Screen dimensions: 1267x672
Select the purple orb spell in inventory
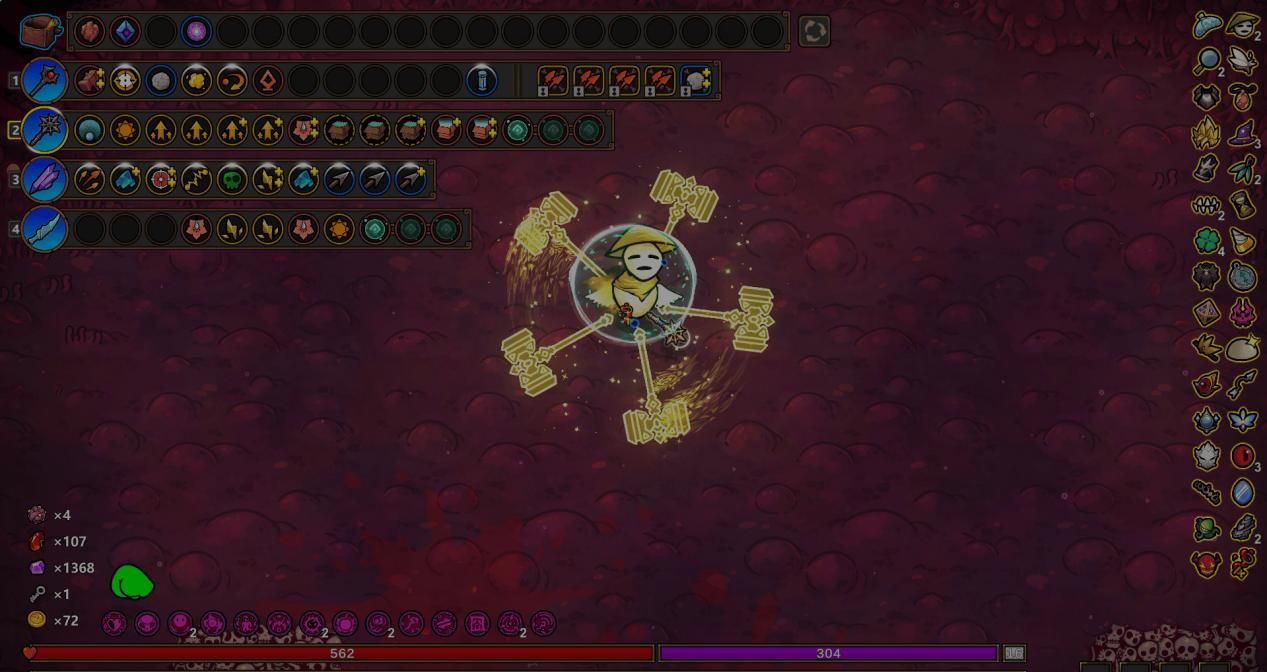pos(196,31)
